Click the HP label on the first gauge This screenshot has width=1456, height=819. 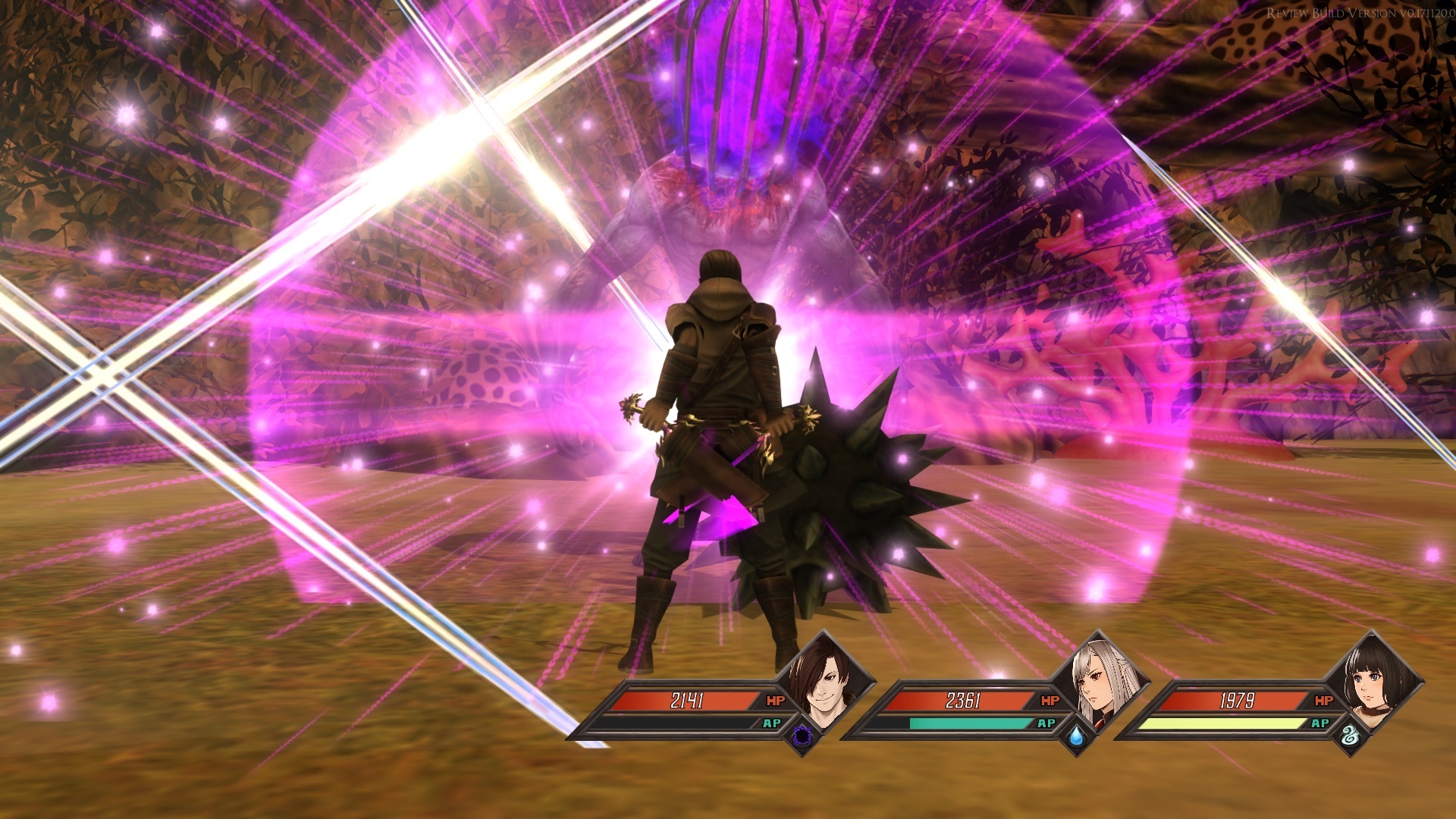pos(774,699)
